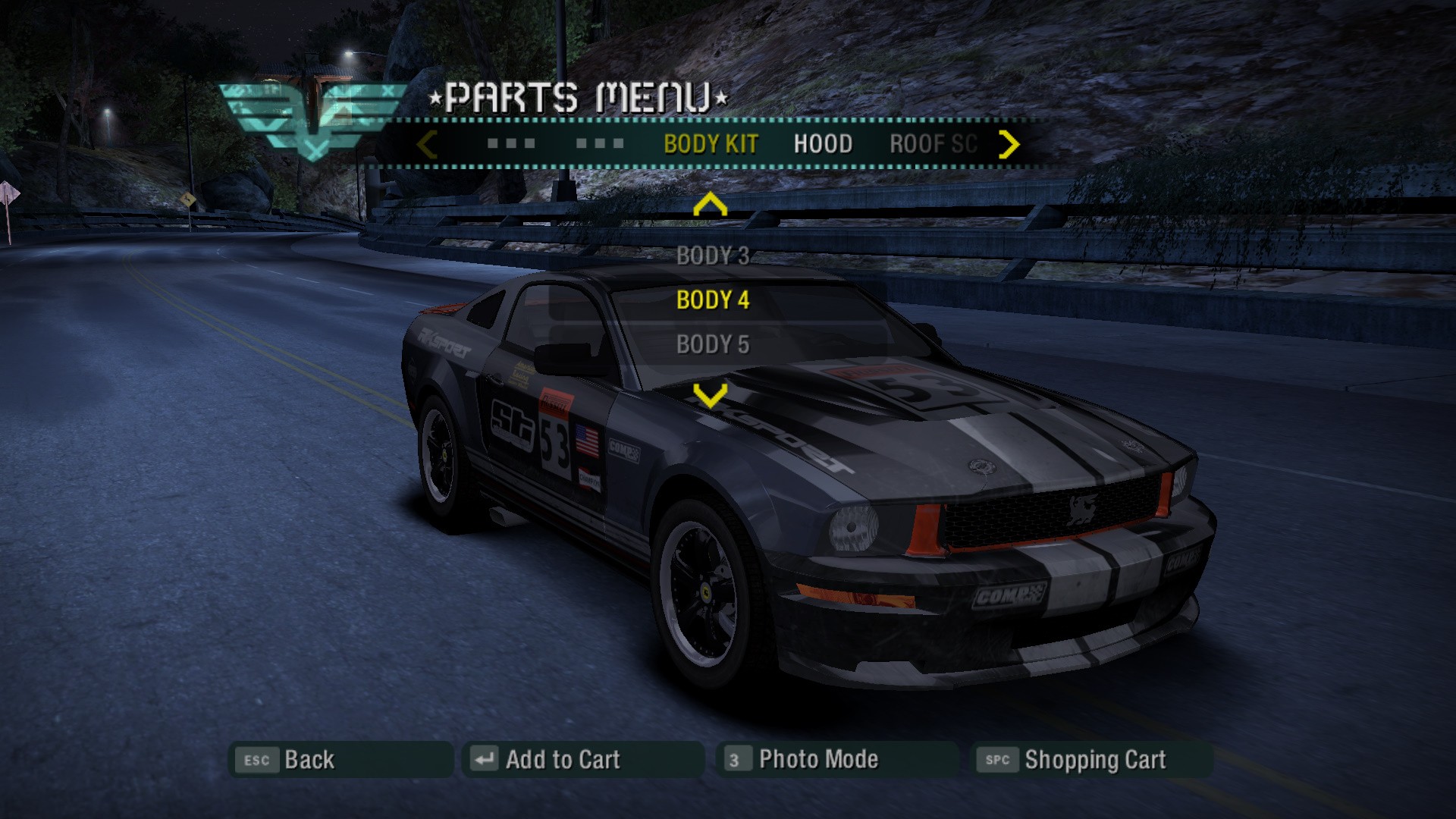Choose the Body 3 kit option
Screen dimensions: 1456x819
point(712,256)
